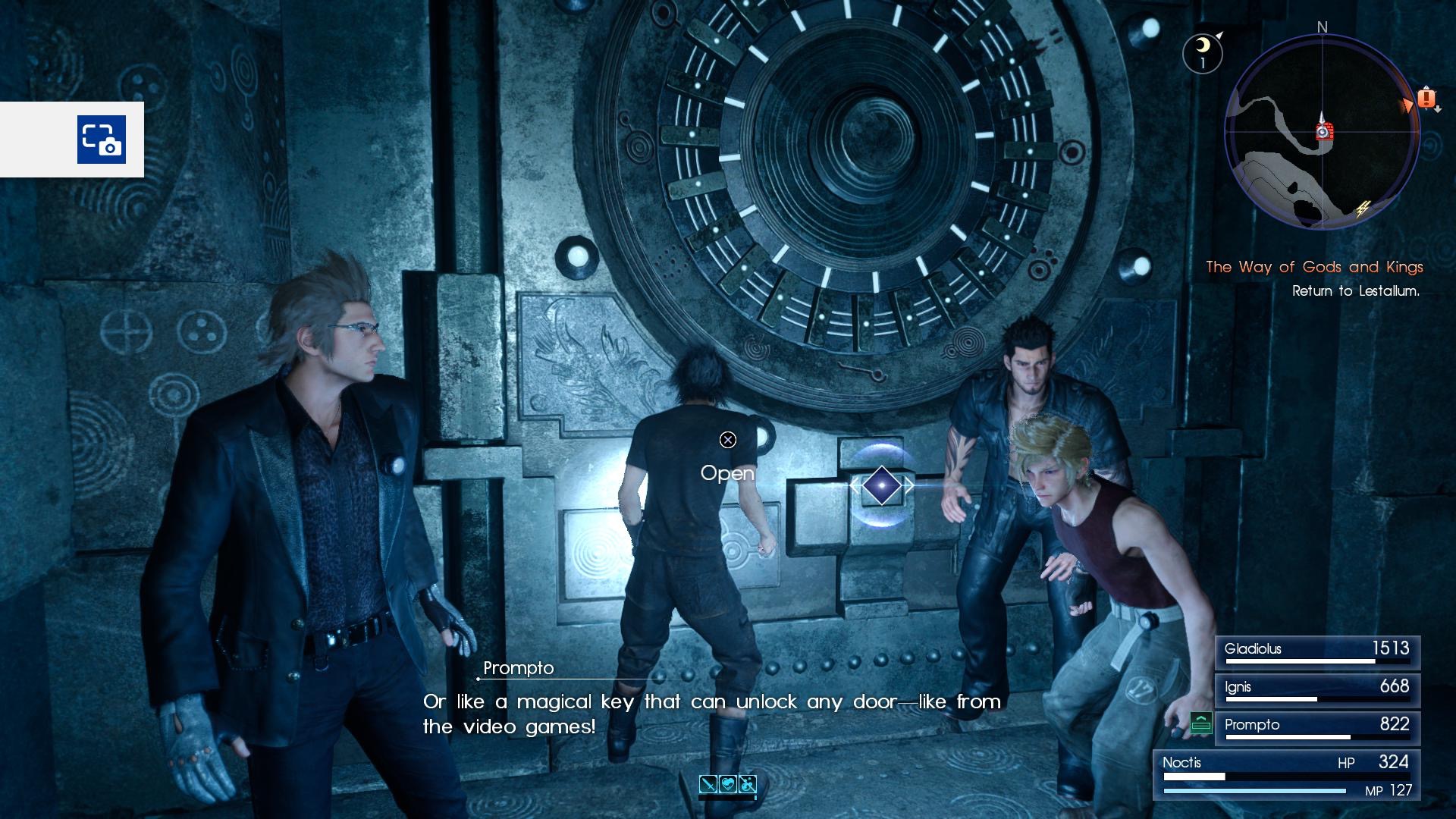Click the Open action prompt
The width and height of the screenshot is (1456, 819).
[x=729, y=473]
